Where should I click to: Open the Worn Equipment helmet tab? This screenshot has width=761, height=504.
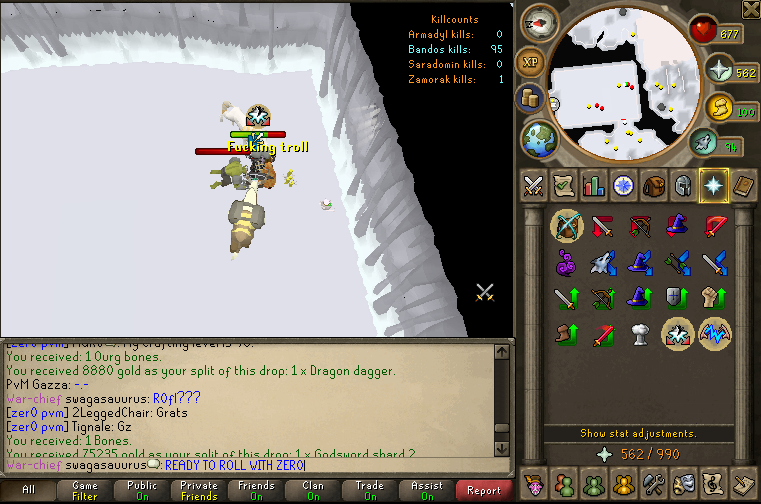pyautogui.click(x=684, y=185)
